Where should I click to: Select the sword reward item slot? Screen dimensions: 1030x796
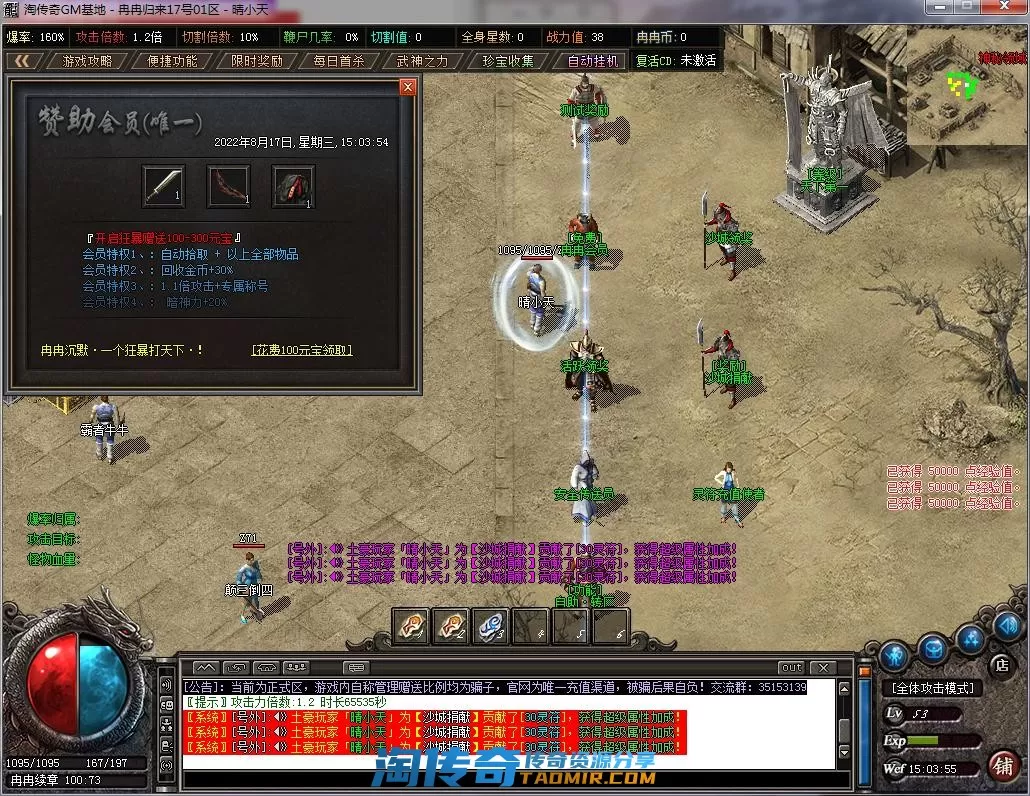[163, 186]
